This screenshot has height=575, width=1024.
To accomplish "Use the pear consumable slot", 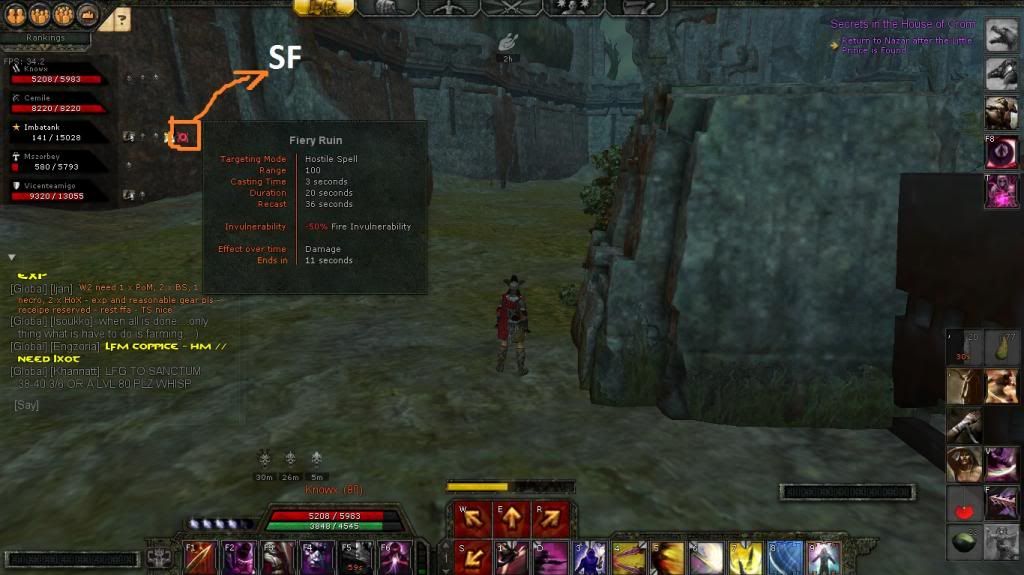I will click(1002, 349).
